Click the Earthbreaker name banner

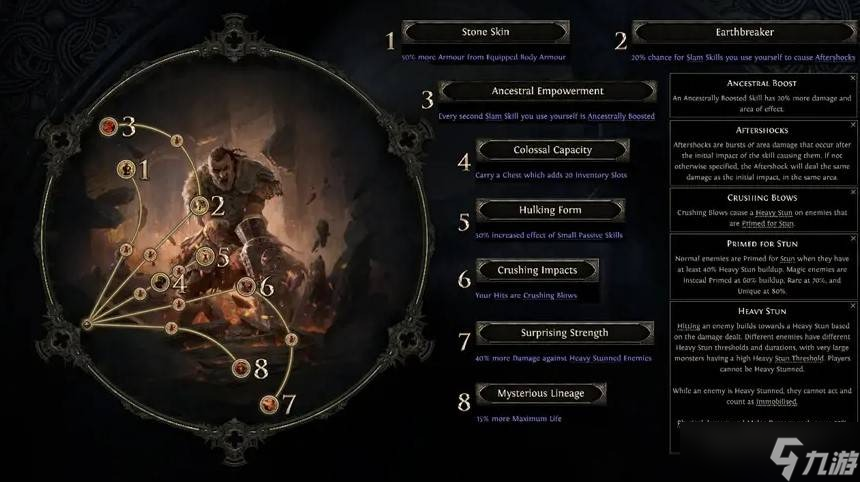(745, 33)
